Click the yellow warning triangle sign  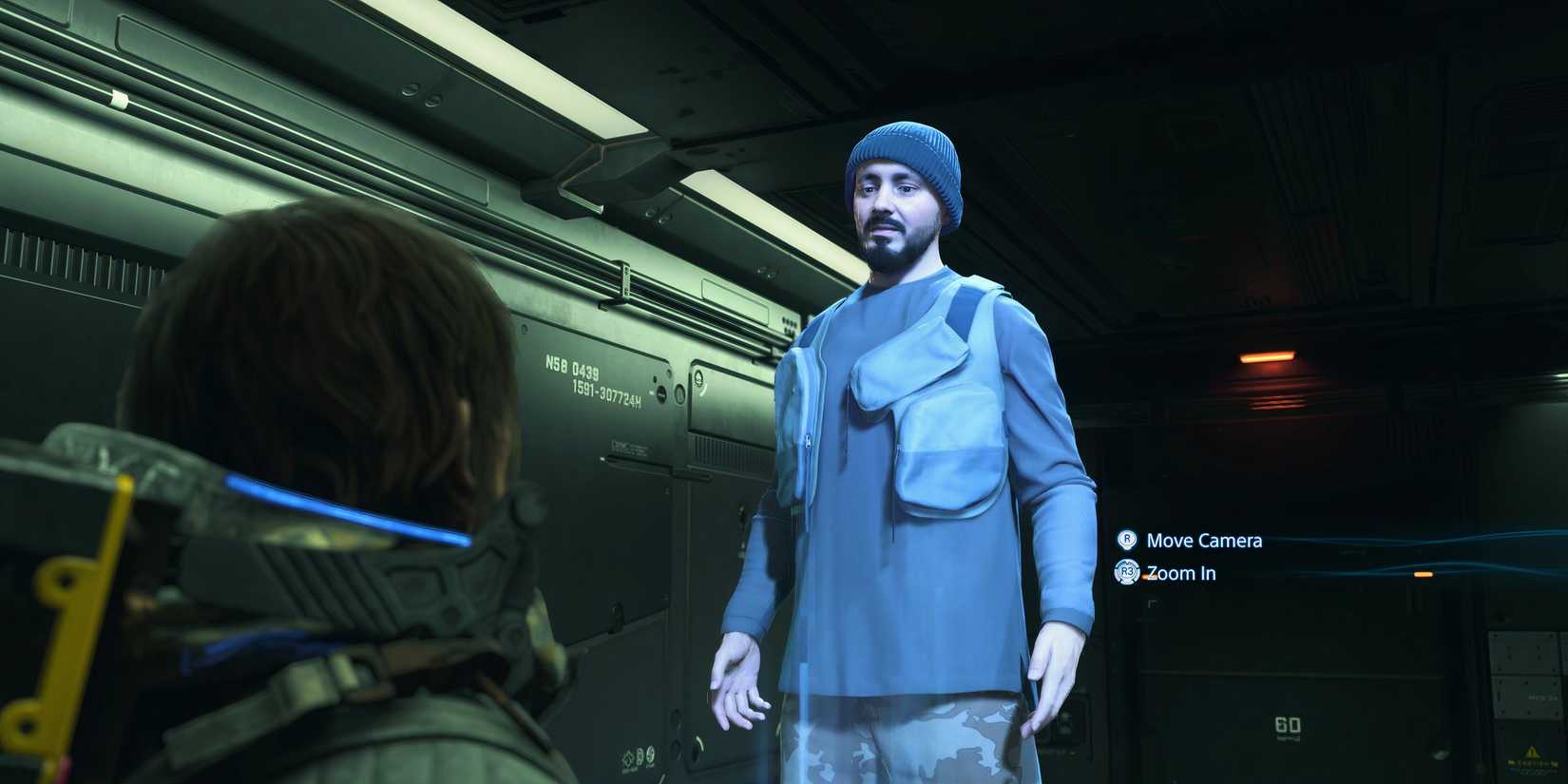pos(1533,753)
